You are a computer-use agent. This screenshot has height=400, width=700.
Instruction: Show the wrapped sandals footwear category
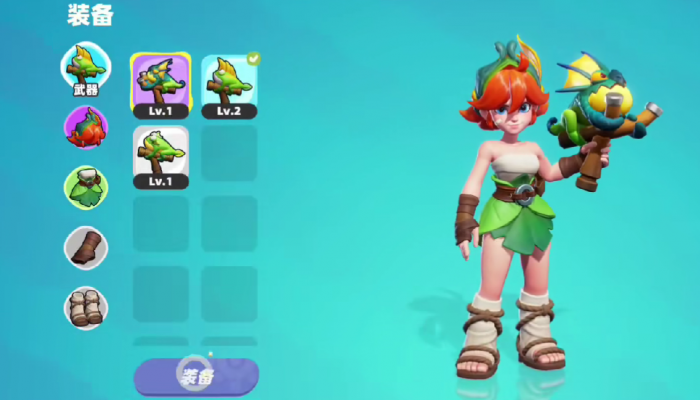click(x=86, y=307)
